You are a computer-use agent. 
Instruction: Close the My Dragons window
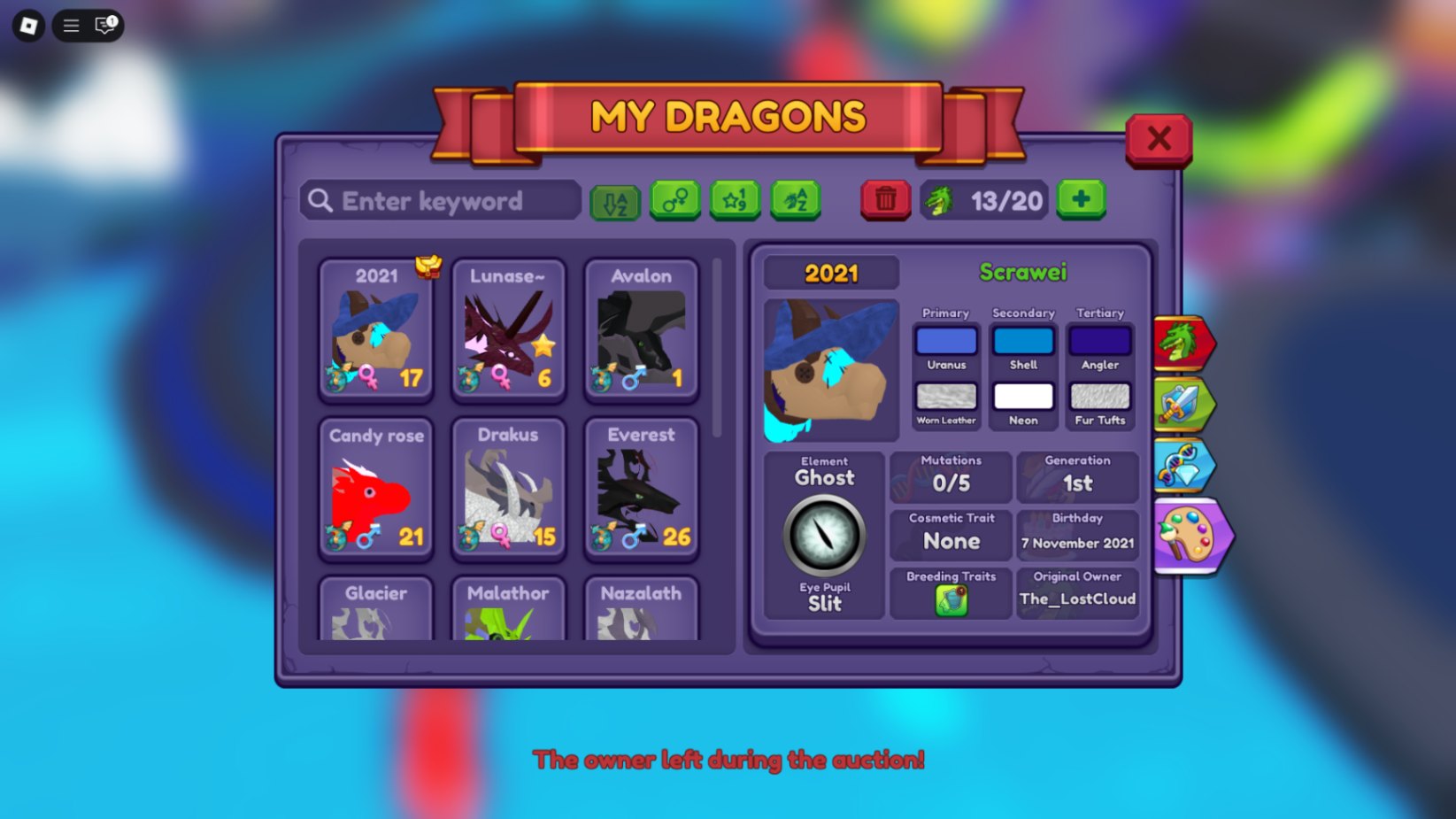[x=1159, y=139]
